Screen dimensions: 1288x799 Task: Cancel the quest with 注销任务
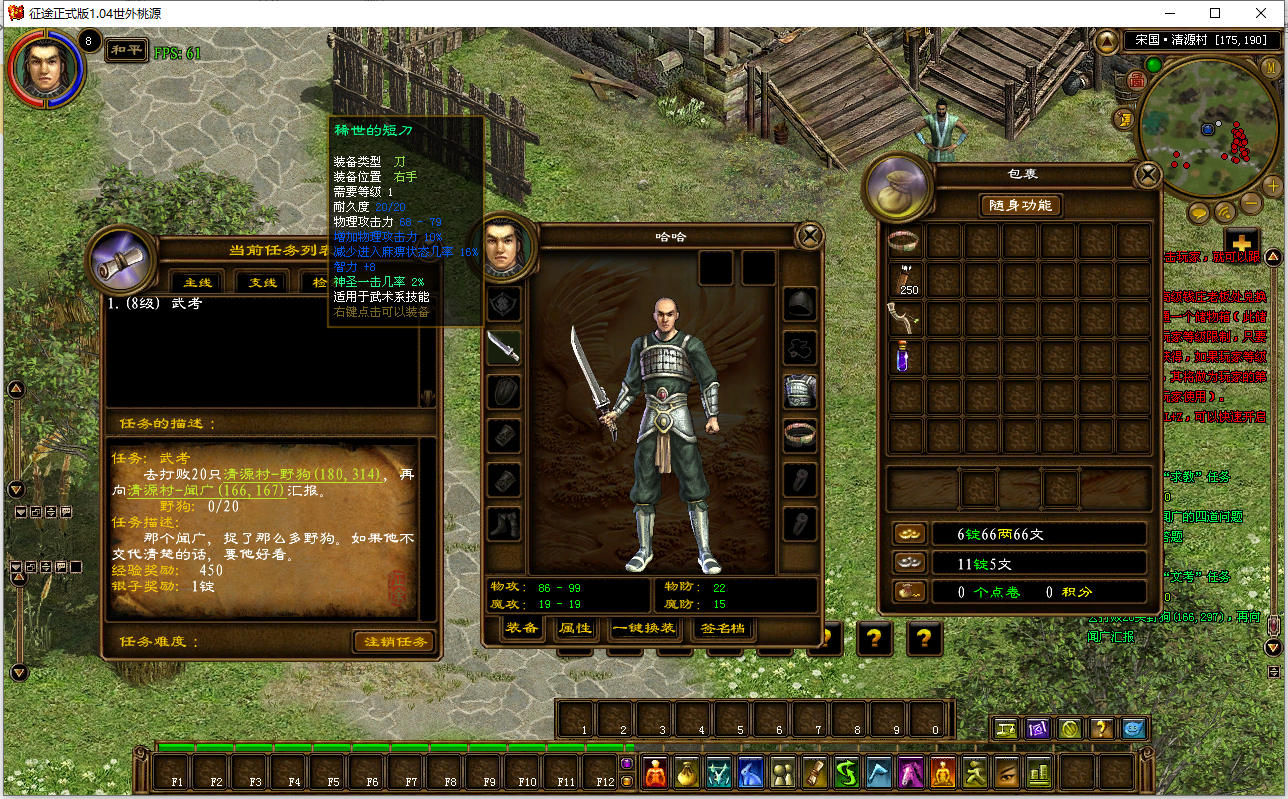(x=394, y=641)
